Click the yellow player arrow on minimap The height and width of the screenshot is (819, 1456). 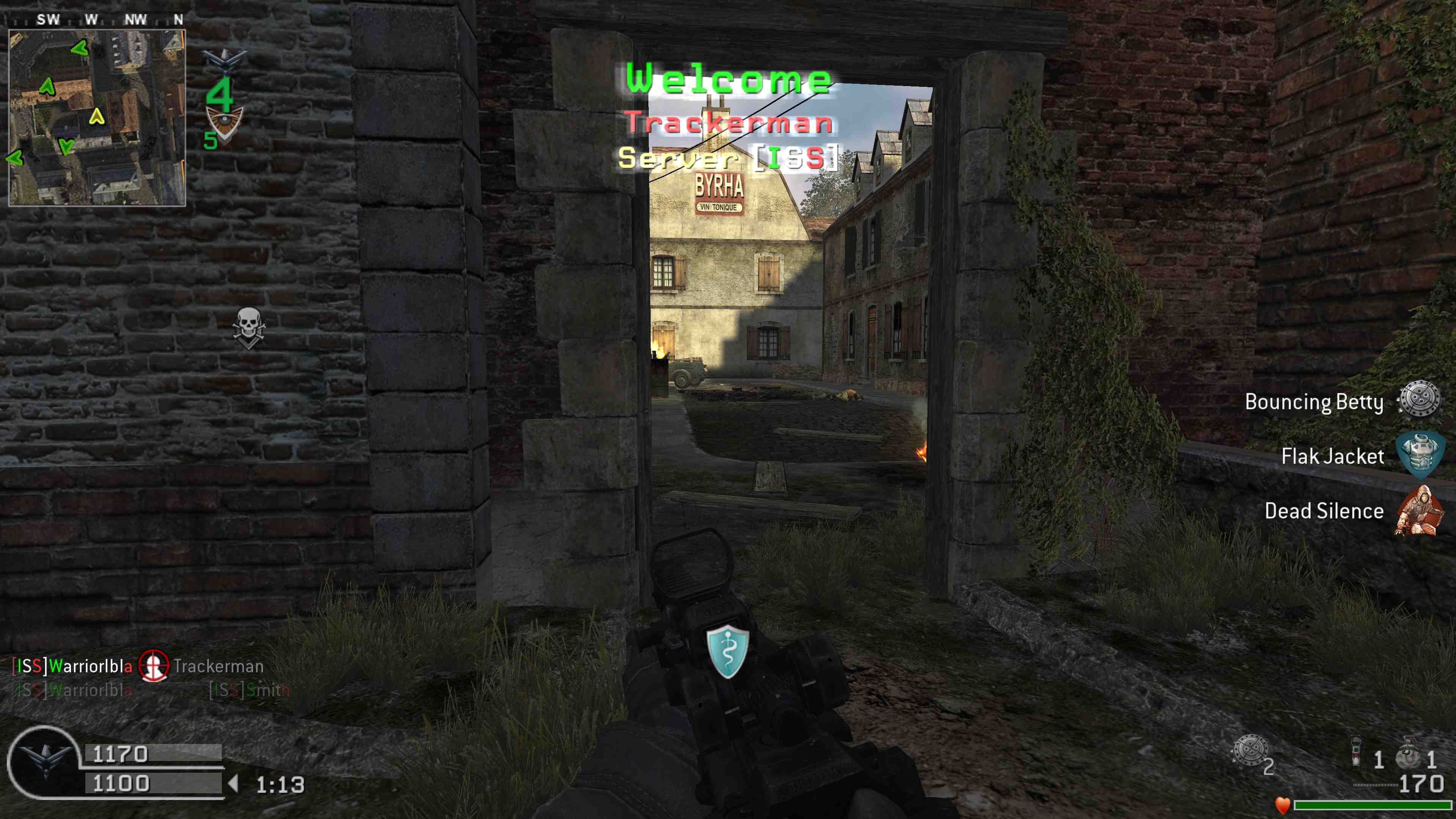click(97, 116)
